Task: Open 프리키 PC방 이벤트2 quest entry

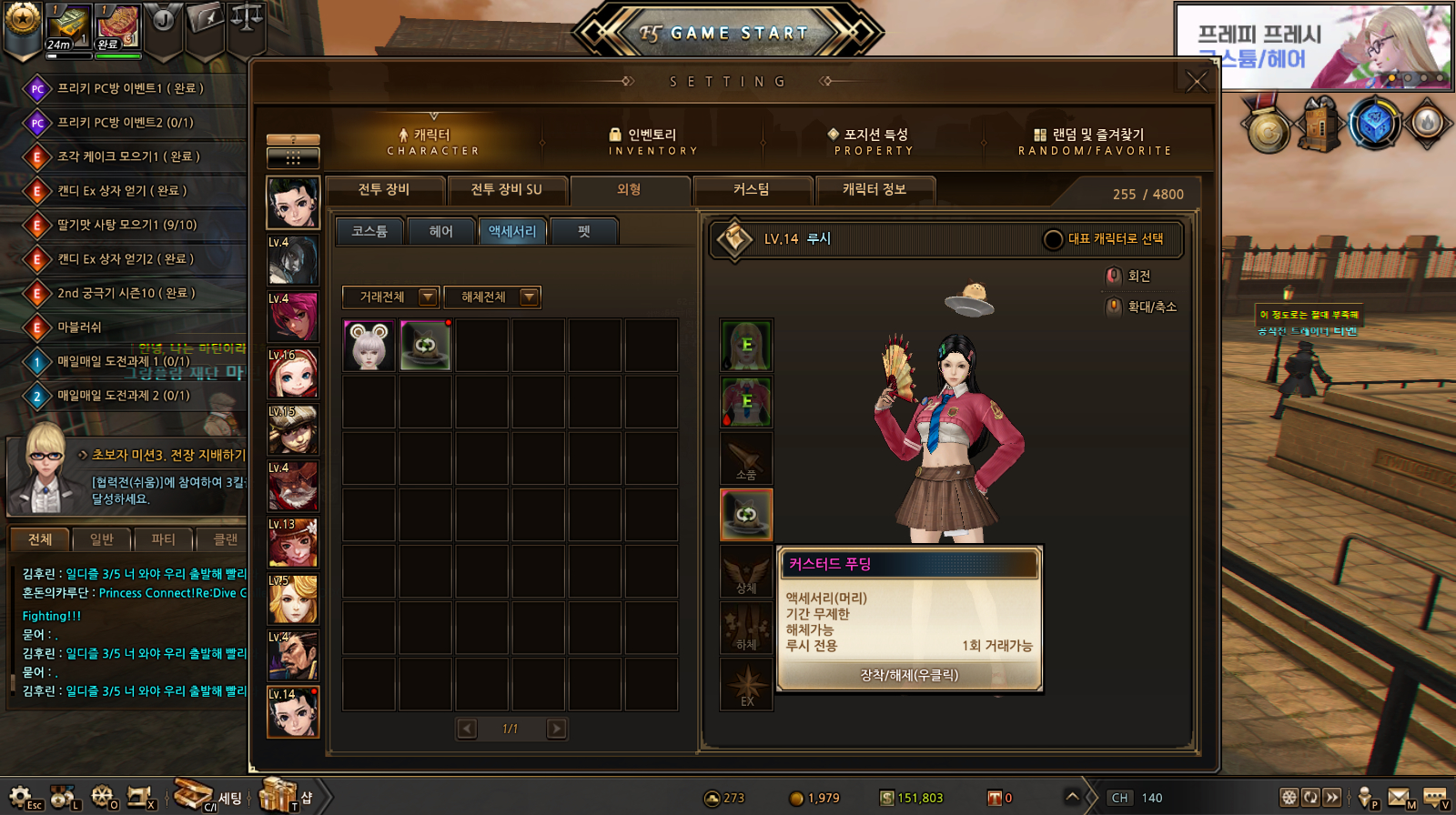Action: pos(125,123)
